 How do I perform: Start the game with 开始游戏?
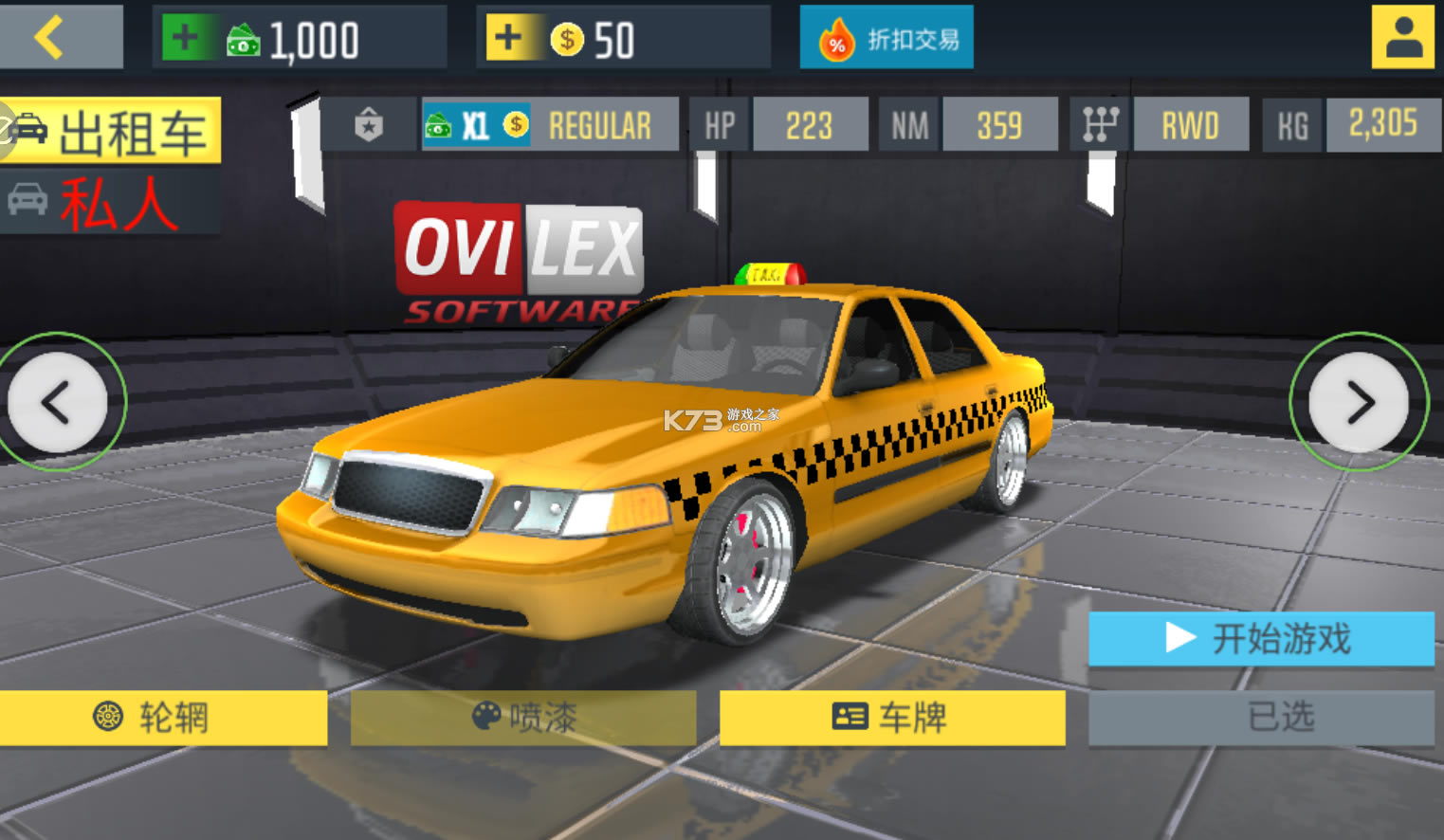pyautogui.click(x=1260, y=638)
